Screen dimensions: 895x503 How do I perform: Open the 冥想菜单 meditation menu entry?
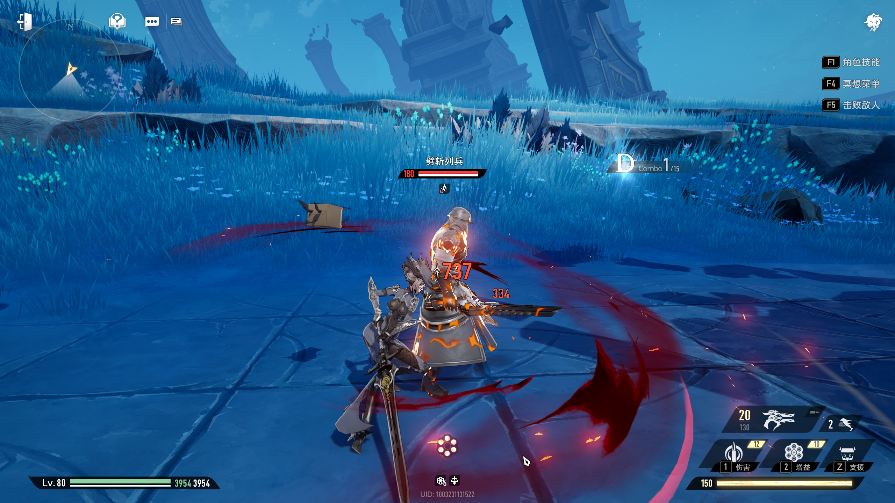849,84
